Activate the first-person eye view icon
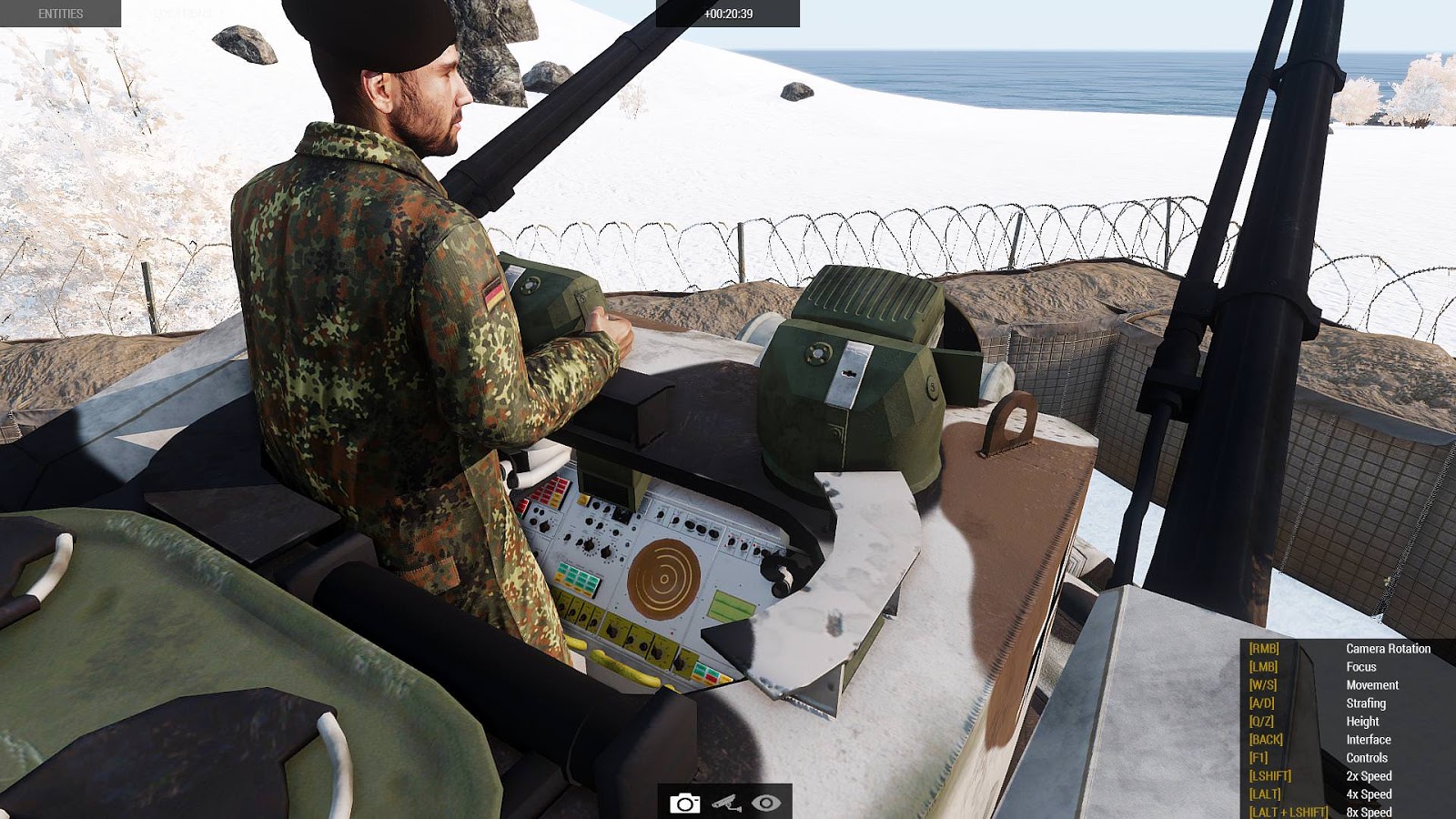 click(x=767, y=804)
